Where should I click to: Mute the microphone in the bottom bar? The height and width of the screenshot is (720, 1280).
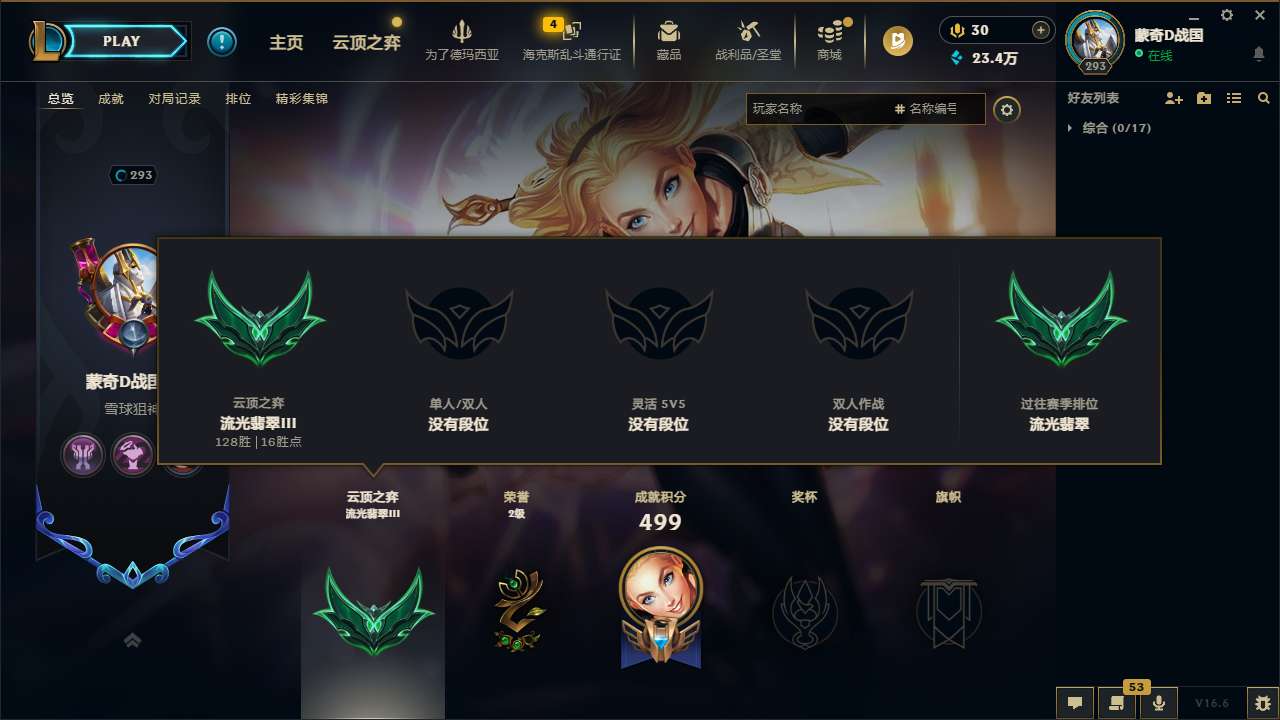pyautogui.click(x=1157, y=703)
